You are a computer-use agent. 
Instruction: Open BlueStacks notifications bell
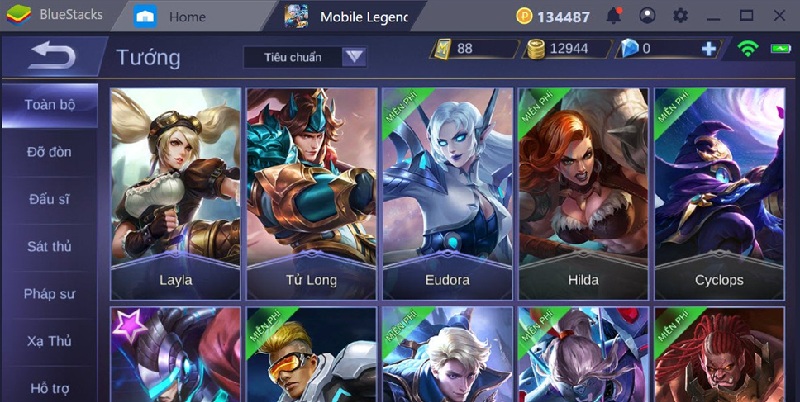coord(615,15)
